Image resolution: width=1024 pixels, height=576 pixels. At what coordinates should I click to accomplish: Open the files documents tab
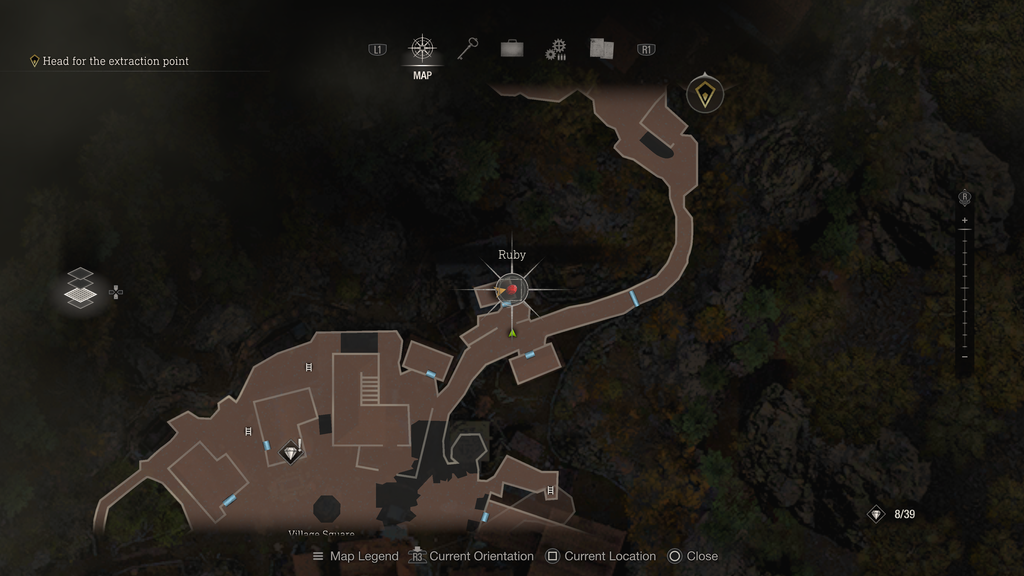click(x=601, y=48)
